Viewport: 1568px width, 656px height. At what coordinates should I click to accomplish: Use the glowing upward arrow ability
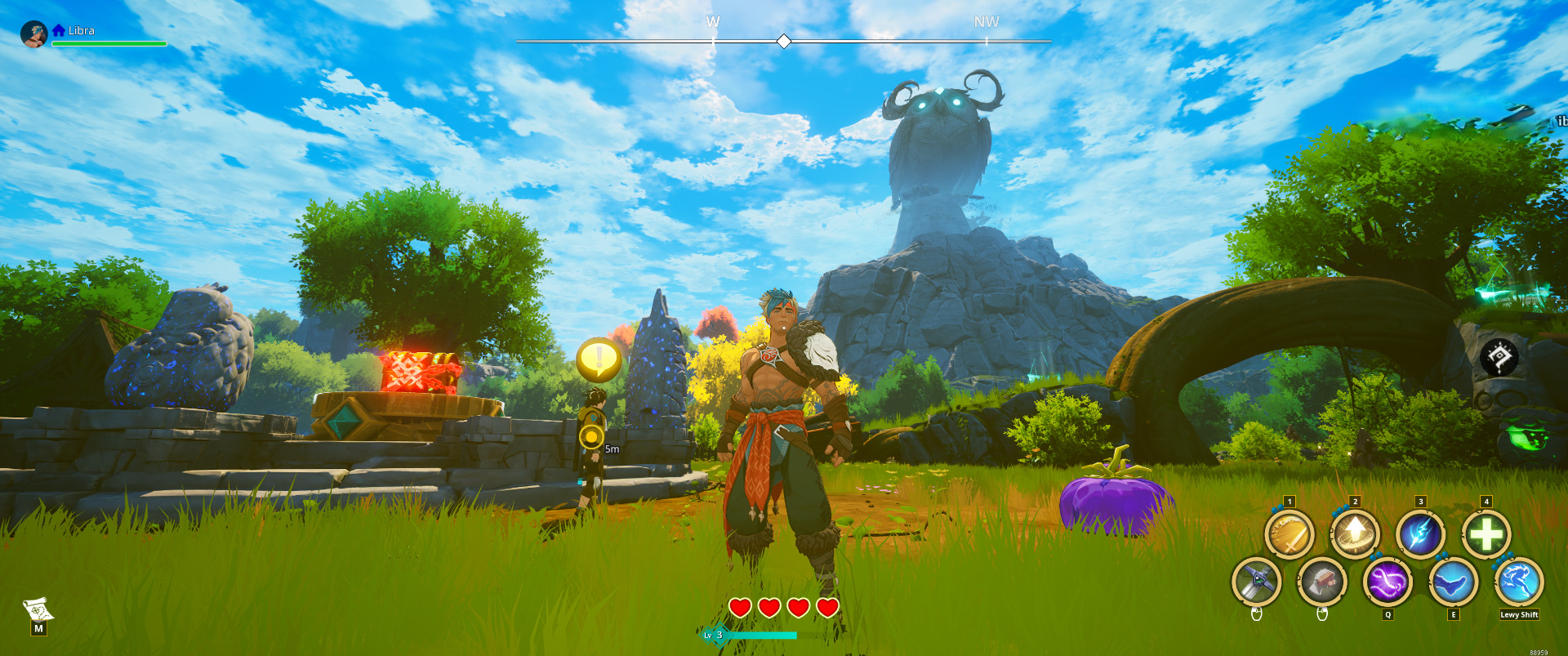click(x=1355, y=535)
